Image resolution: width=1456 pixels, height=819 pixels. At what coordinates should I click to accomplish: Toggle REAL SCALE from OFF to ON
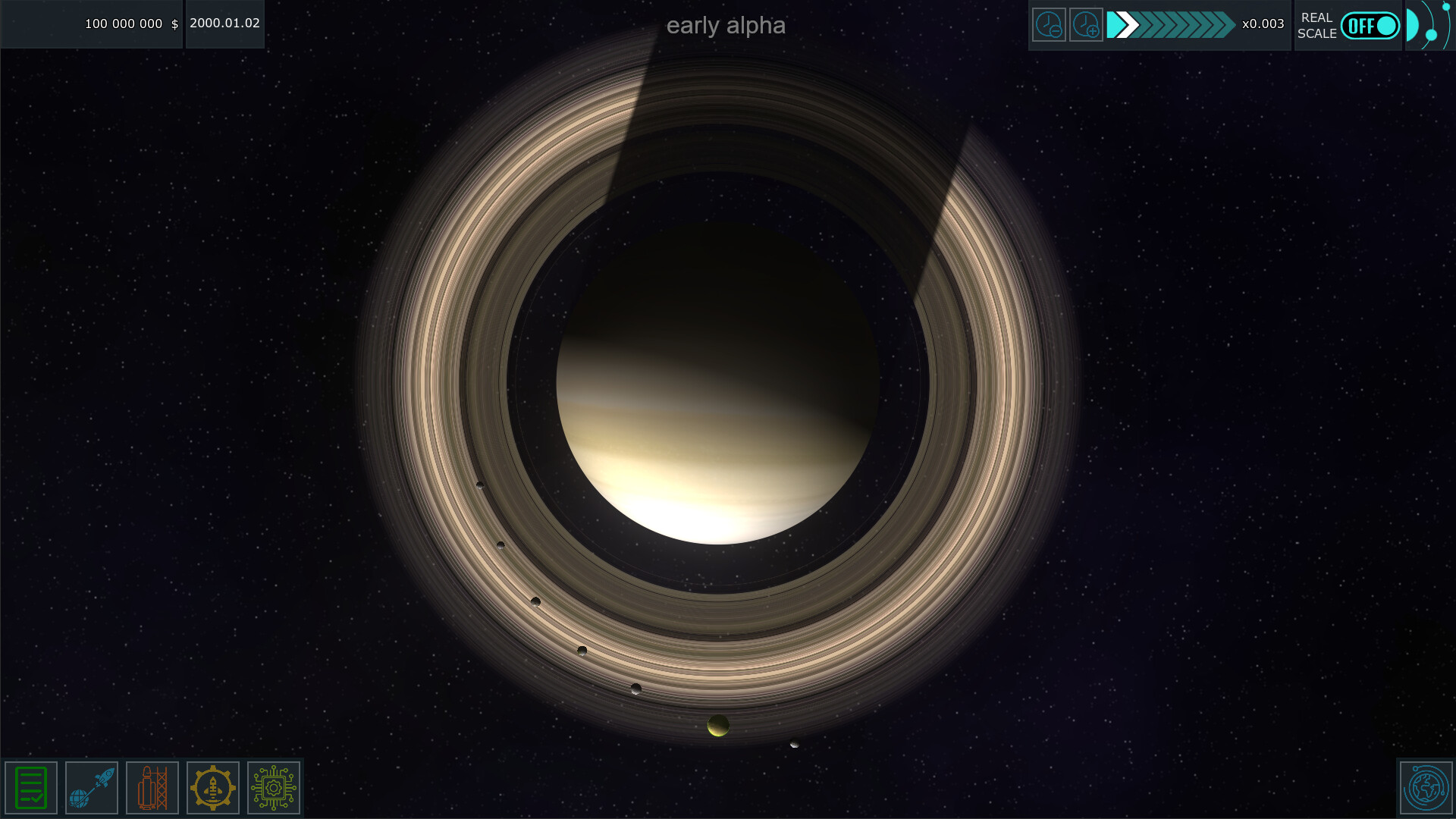pos(1370,25)
